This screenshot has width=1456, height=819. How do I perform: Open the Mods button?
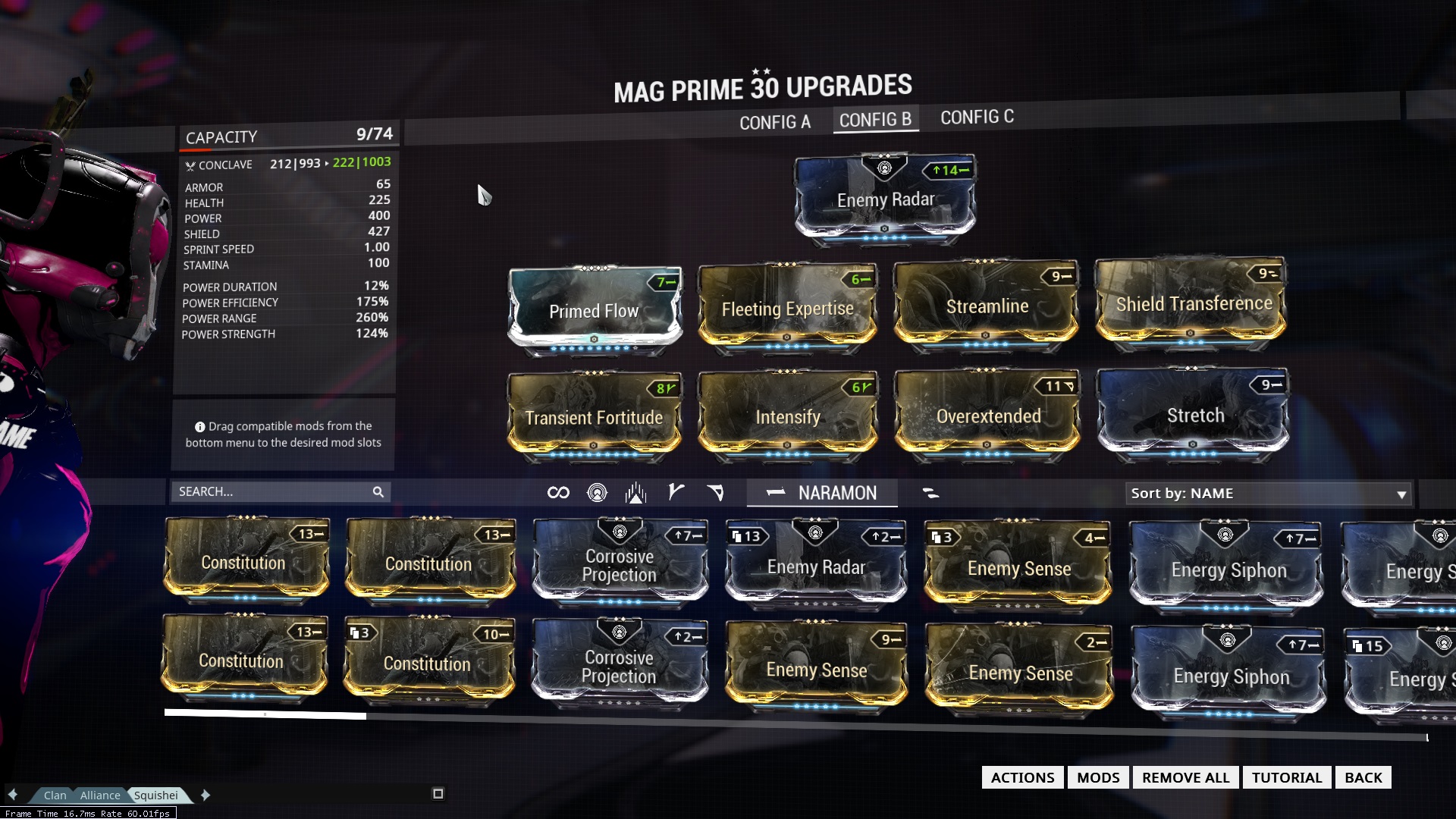1097,777
